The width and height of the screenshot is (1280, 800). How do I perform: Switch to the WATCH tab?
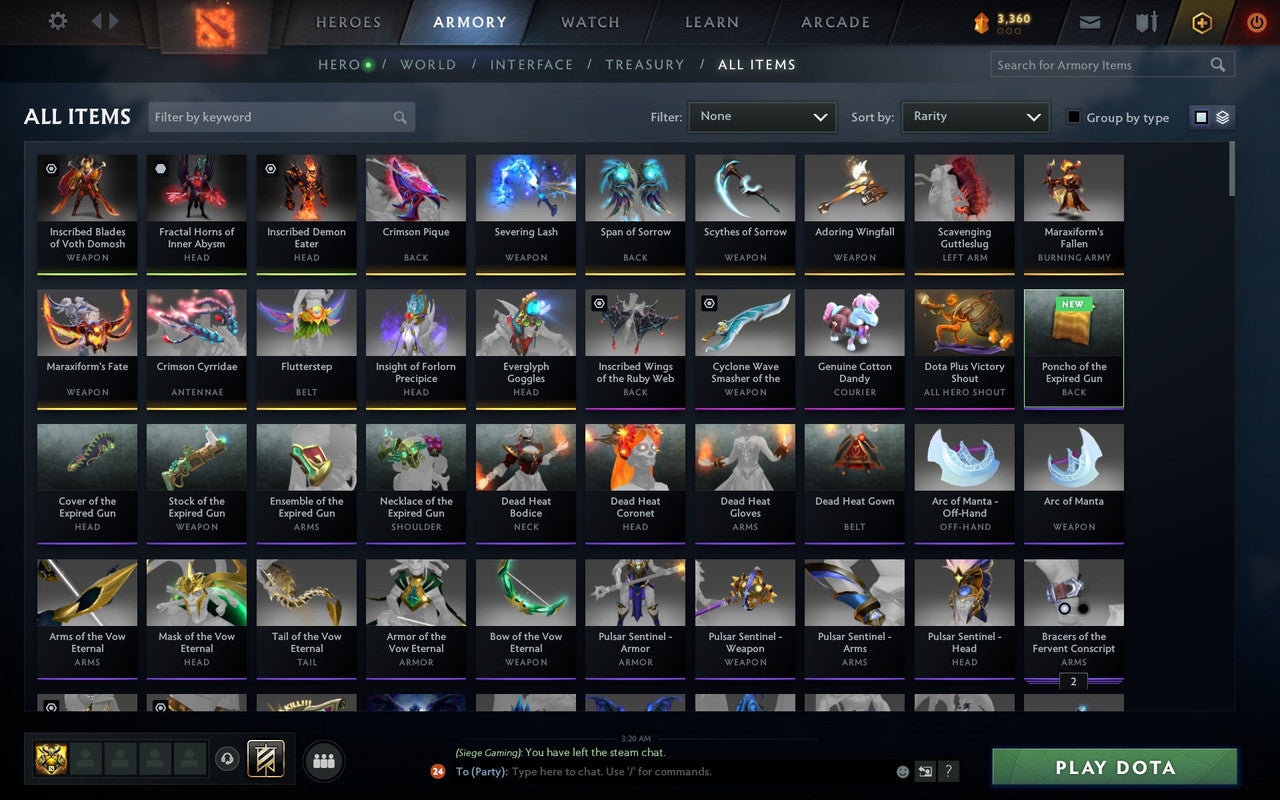coord(589,22)
